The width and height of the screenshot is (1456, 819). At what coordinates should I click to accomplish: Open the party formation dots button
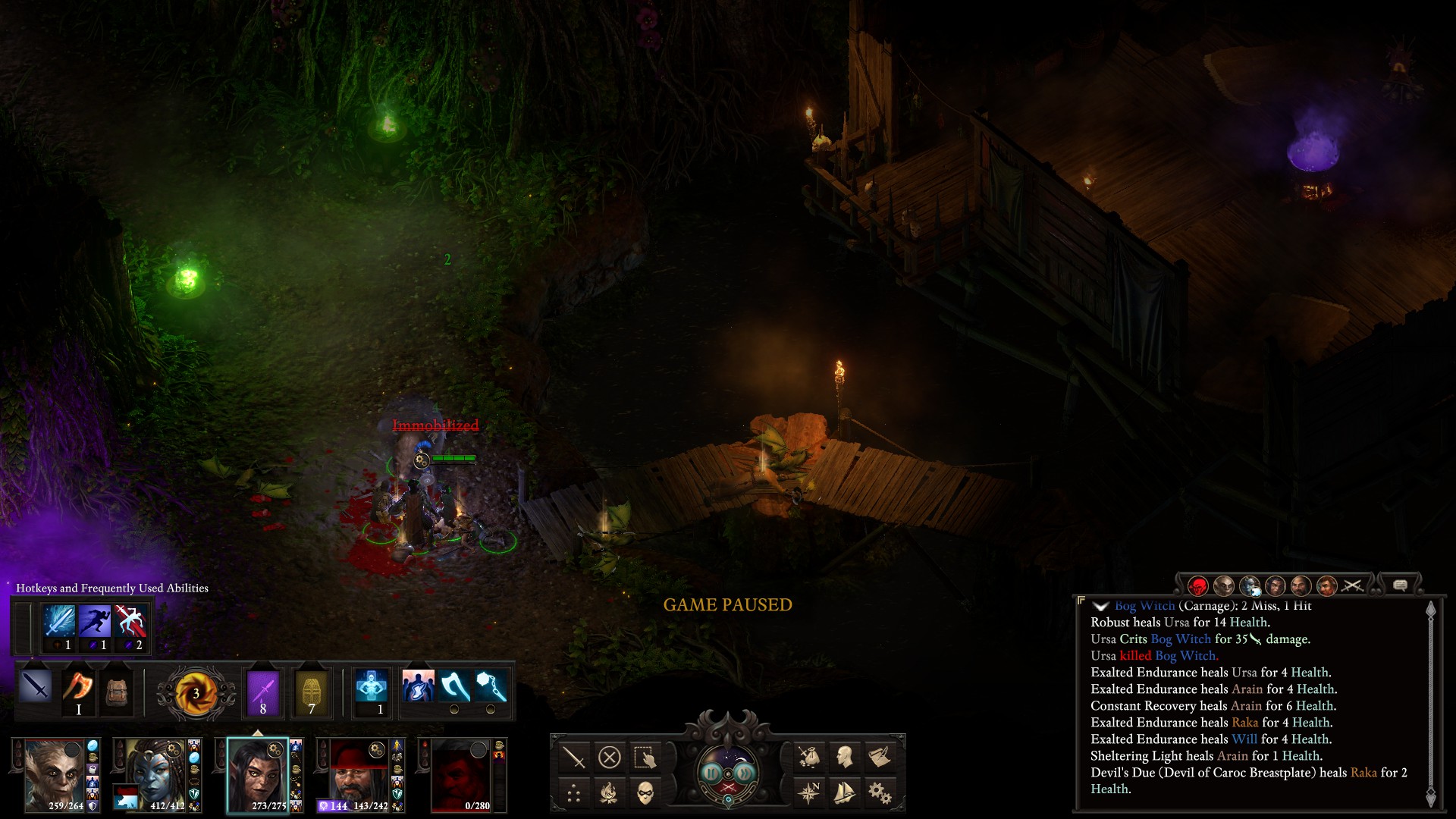tap(574, 793)
